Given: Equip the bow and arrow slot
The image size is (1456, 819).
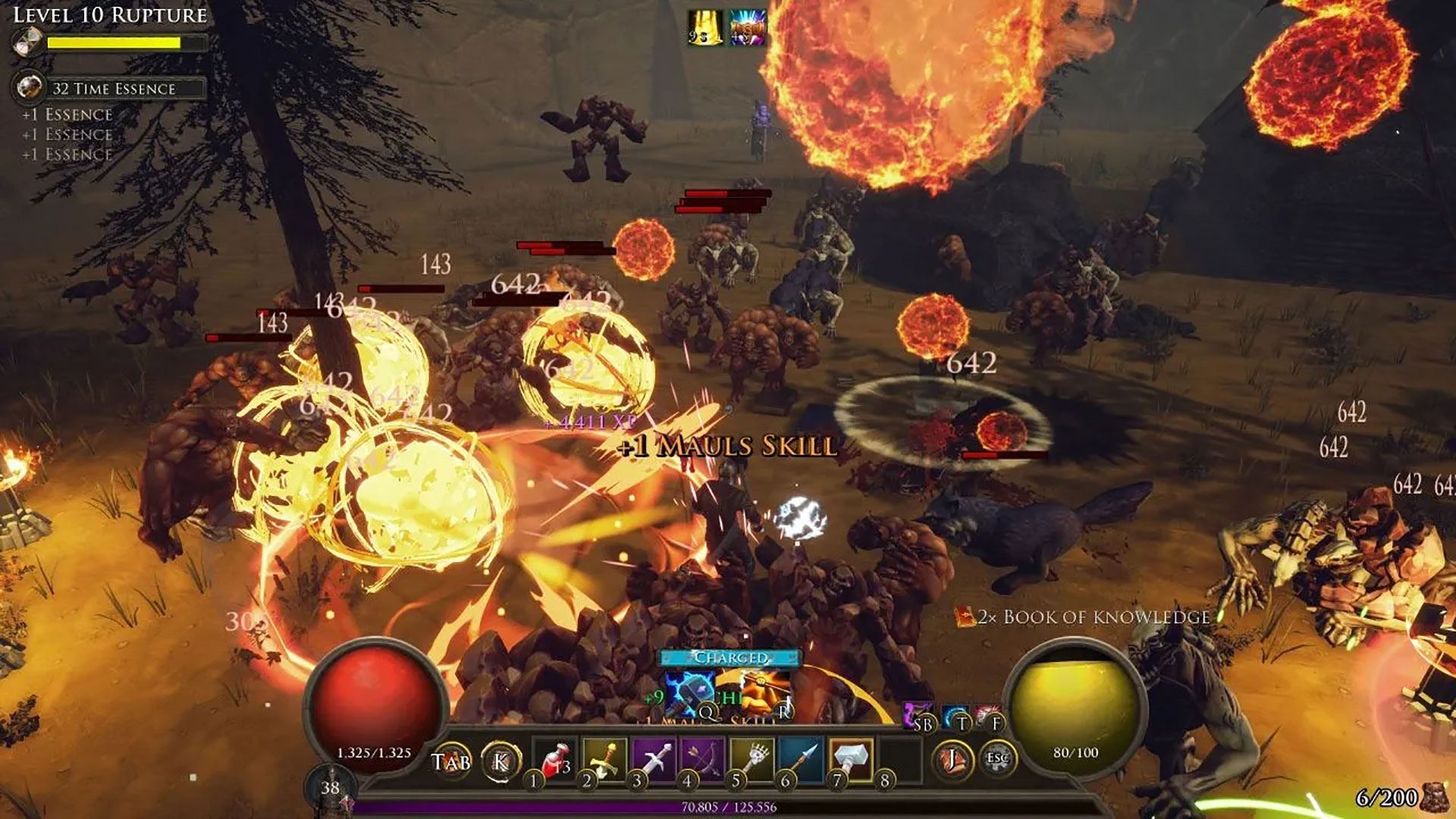Looking at the screenshot, I should (704, 758).
